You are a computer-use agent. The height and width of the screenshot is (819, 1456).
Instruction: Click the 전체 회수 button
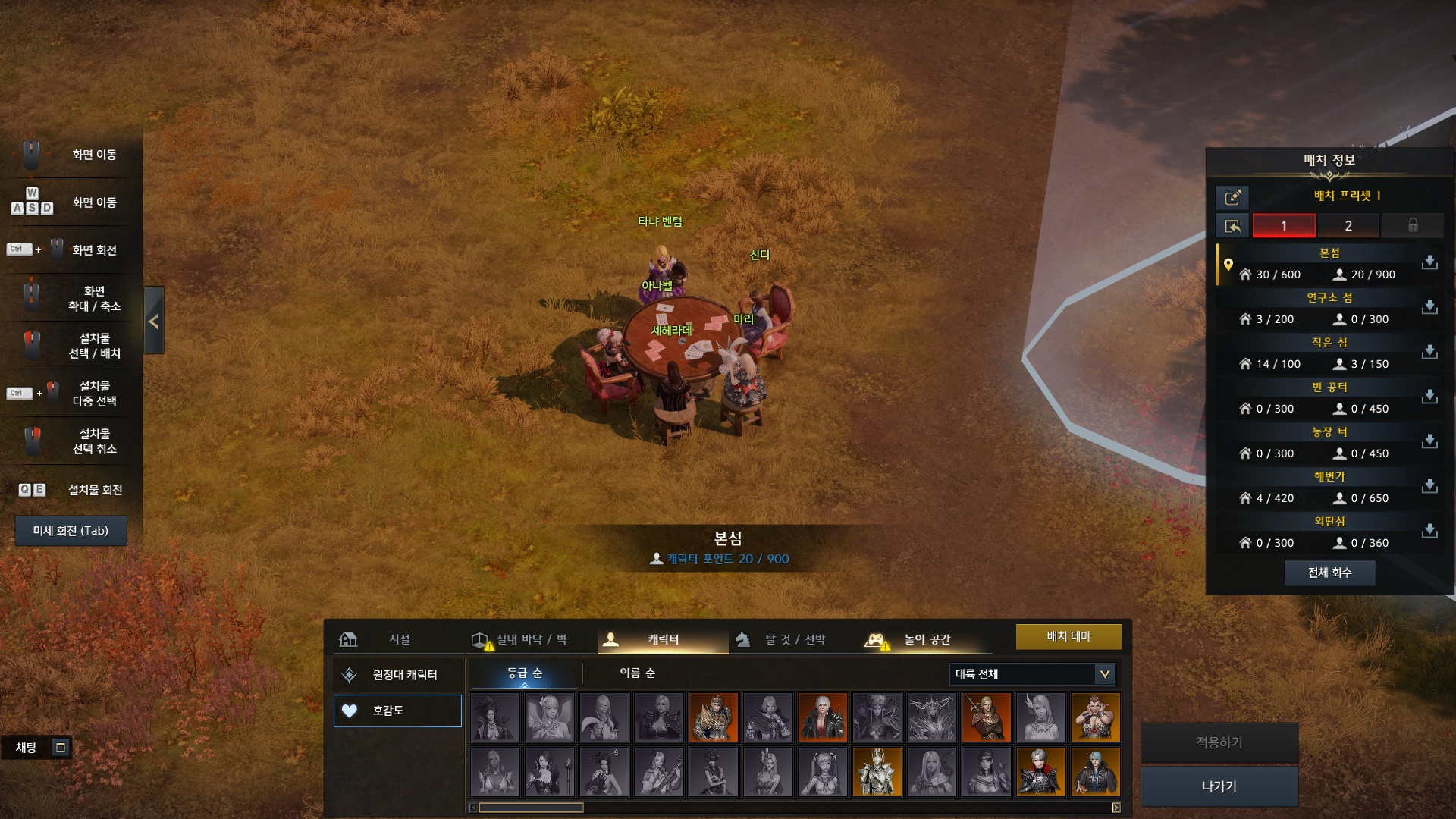click(1329, 573)
